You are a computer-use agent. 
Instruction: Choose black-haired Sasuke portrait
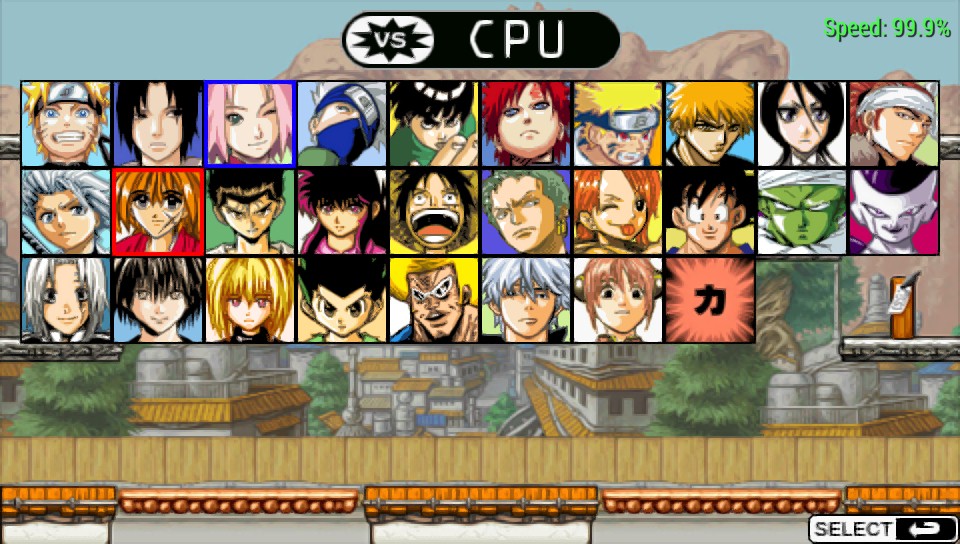(158, 124)
